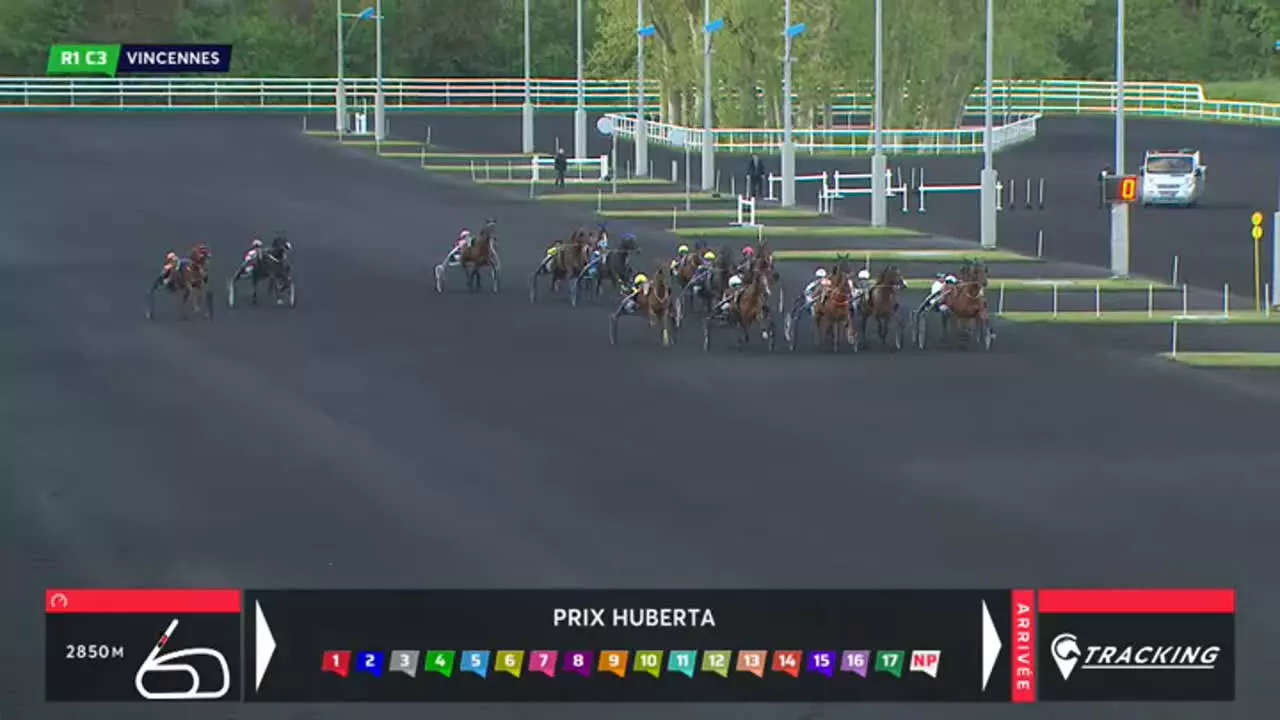
Task: Select the blue number 2 runner flag
Action: click(x=370, y=662)
